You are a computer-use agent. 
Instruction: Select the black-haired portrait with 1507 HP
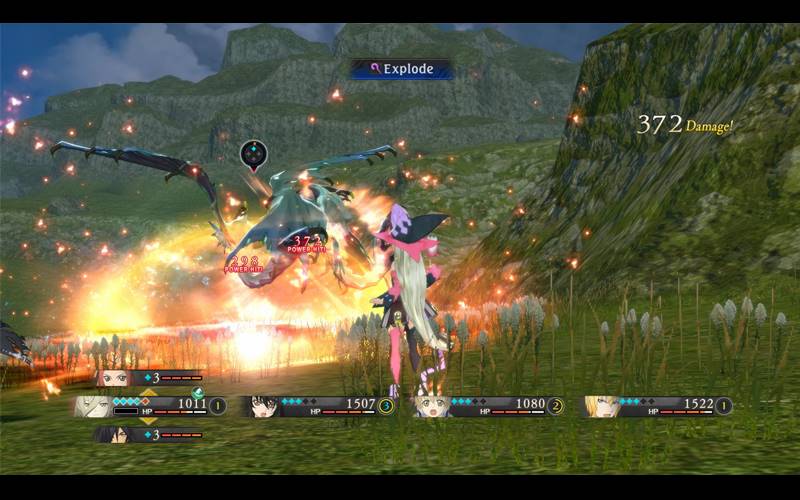click(264, 406)
